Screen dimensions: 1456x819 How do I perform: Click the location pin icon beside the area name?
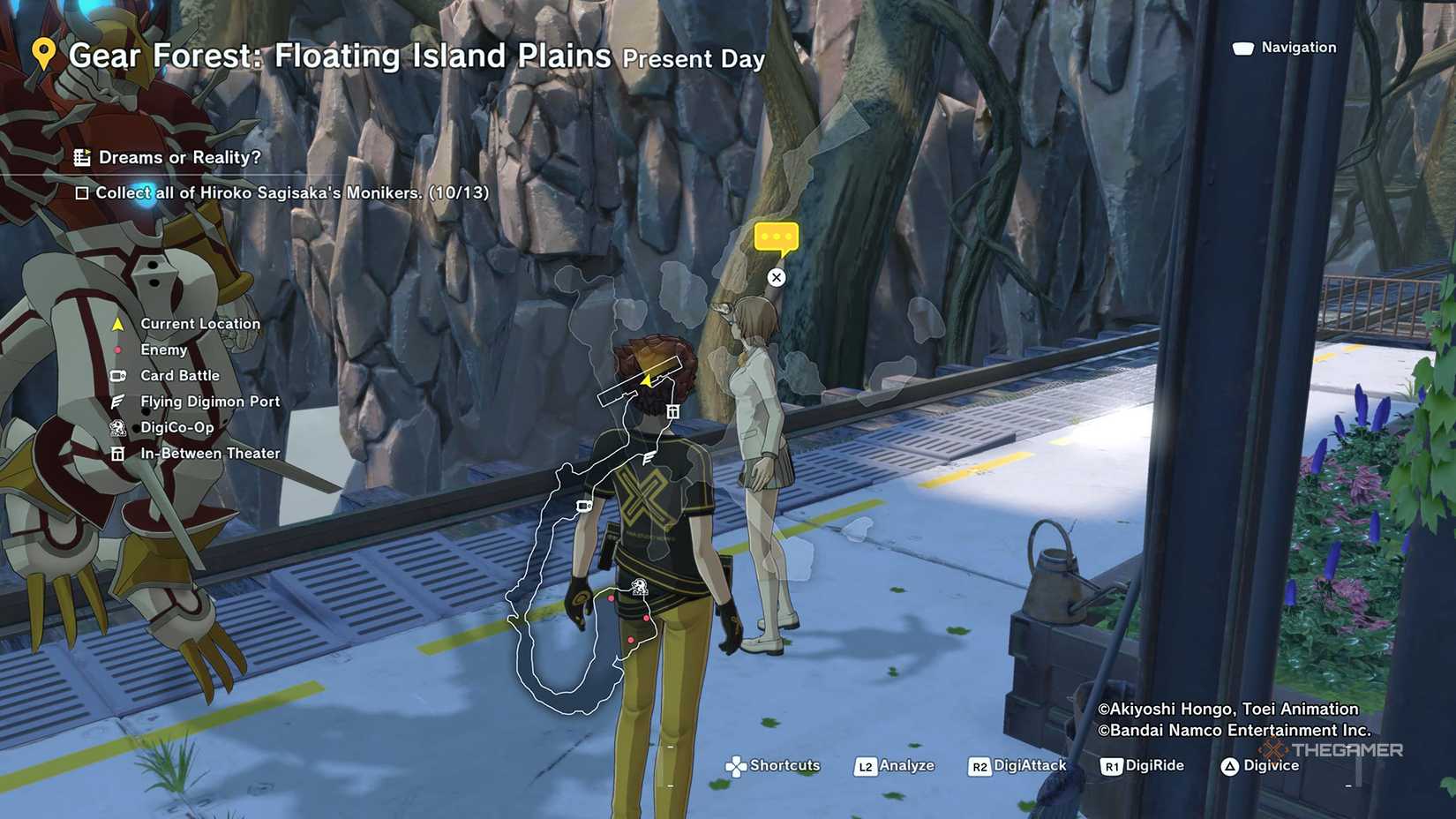(46, 55)
